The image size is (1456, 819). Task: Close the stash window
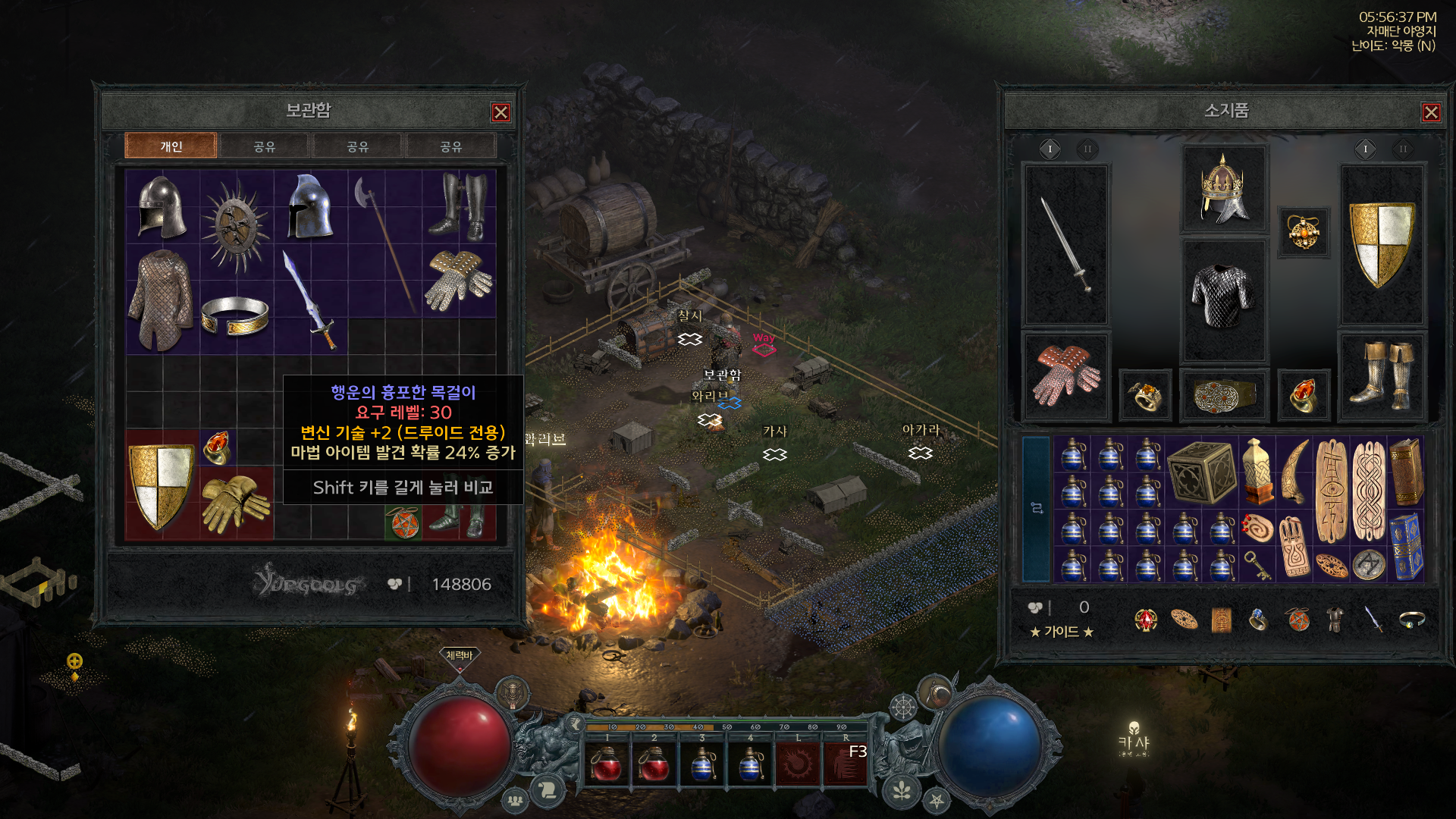click(500, 112)
